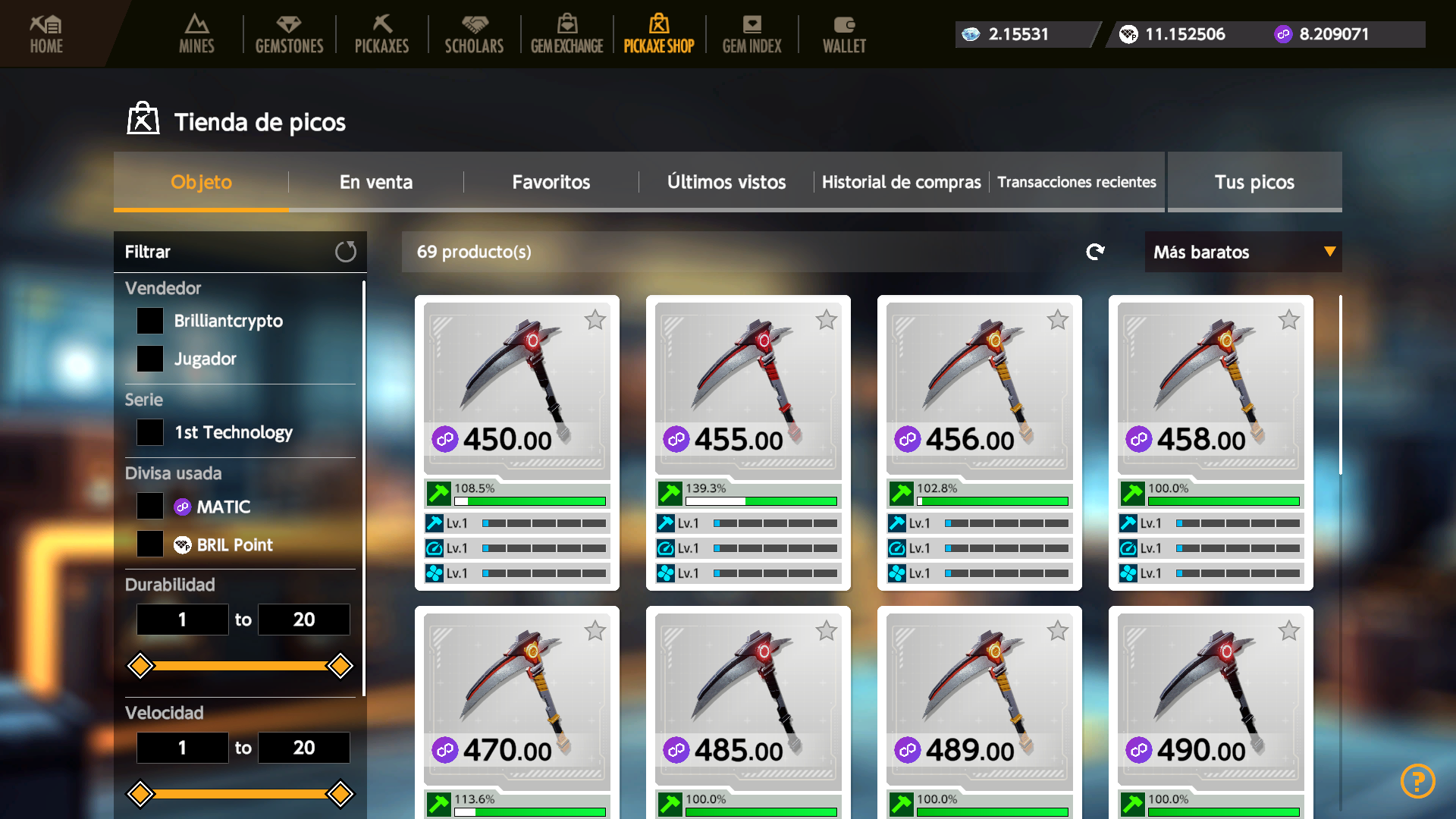Tick the Brilliantcrypto vendor checkbox
This screenshot has width=1456, height=819.
(x=150, y=321)
